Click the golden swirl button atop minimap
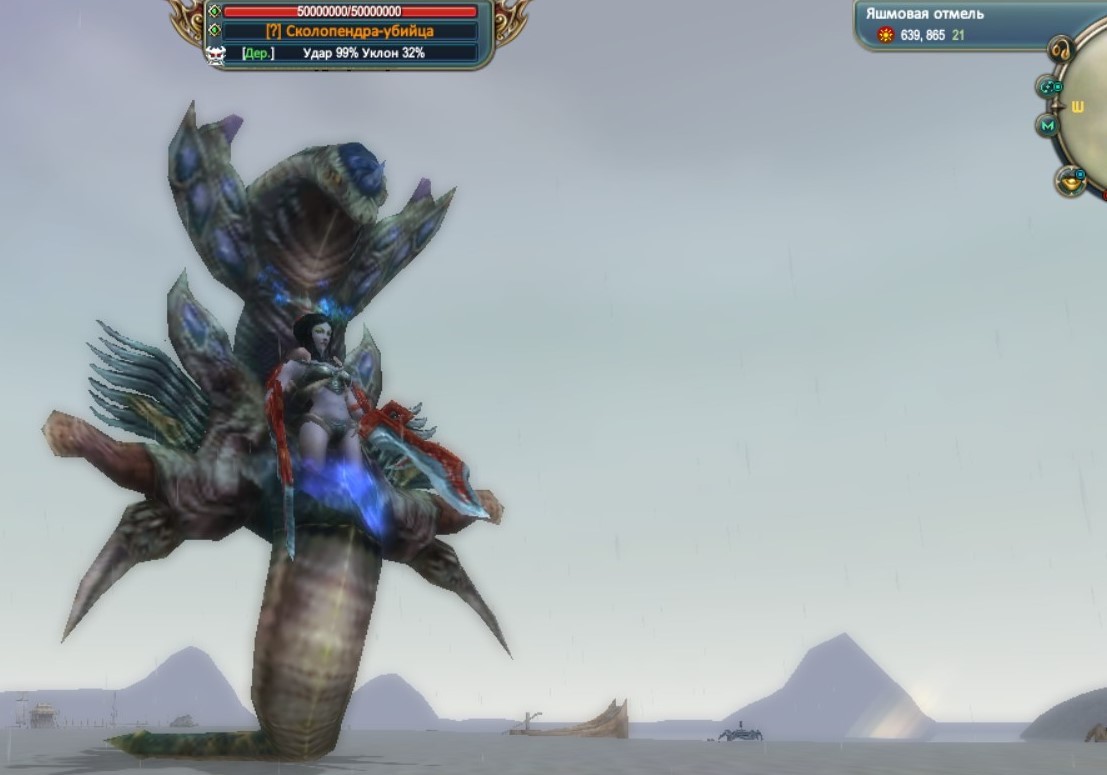Viewport: 1107px width, 775px height. click(1060, 49)
